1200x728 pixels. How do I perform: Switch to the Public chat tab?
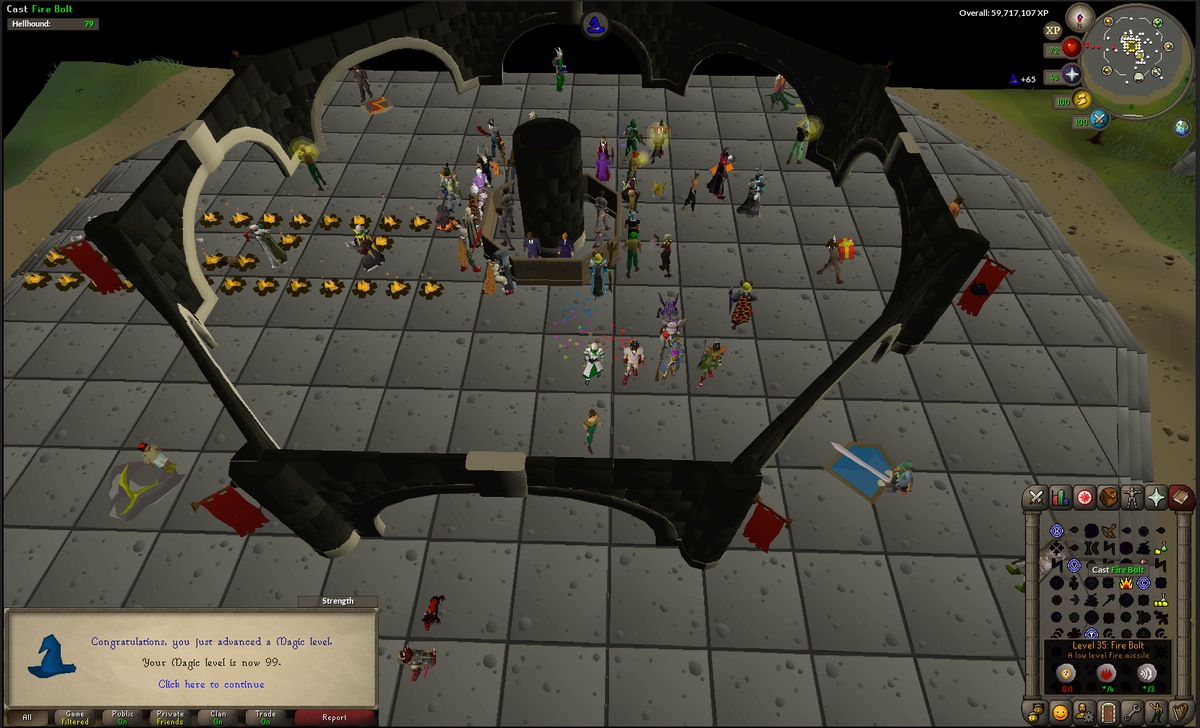(123, 717)
